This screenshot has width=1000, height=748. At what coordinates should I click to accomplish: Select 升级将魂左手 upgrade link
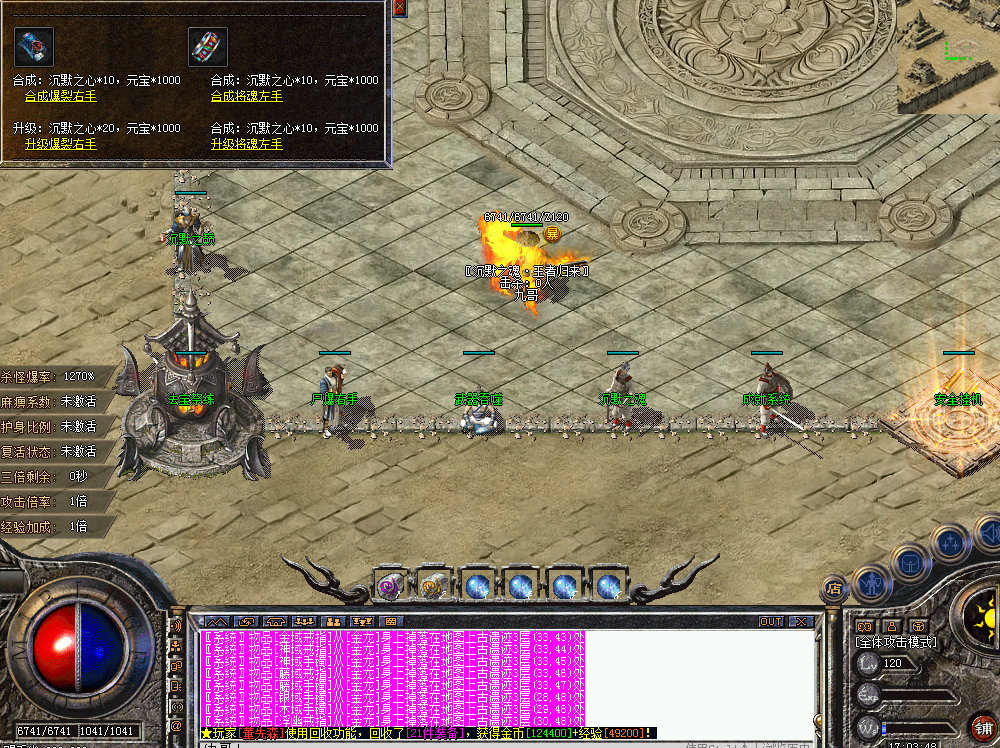[x=246, y=144]
